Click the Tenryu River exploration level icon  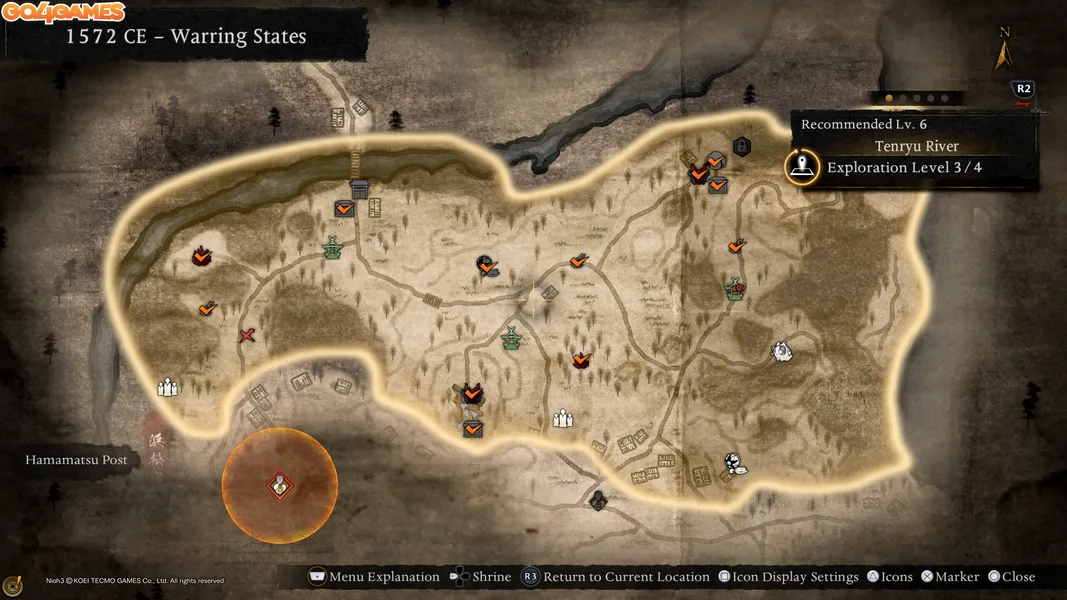tap(802, 167)
